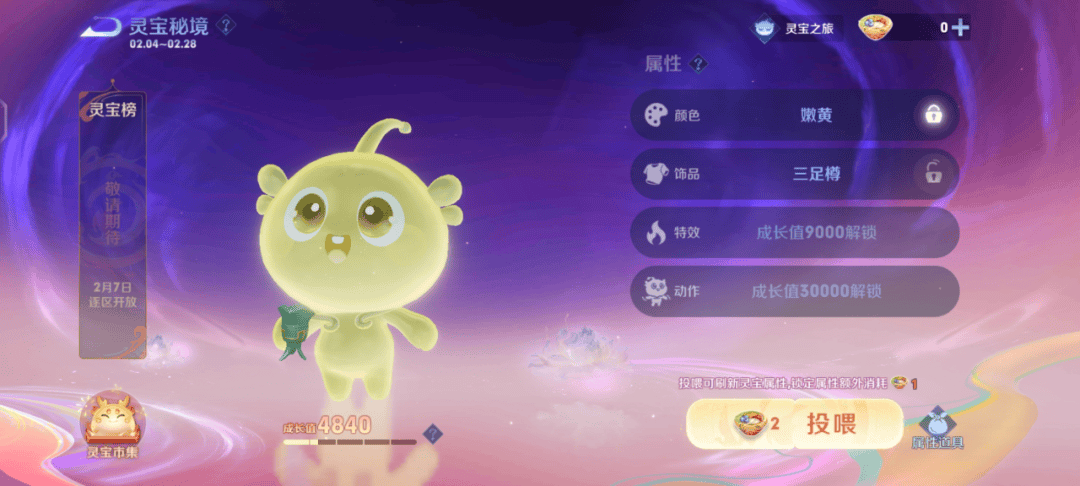Toggle the lock on 颜色 嫩黄
The height and width of the screenshot is (486, 1080).
(x=933, y=115)
